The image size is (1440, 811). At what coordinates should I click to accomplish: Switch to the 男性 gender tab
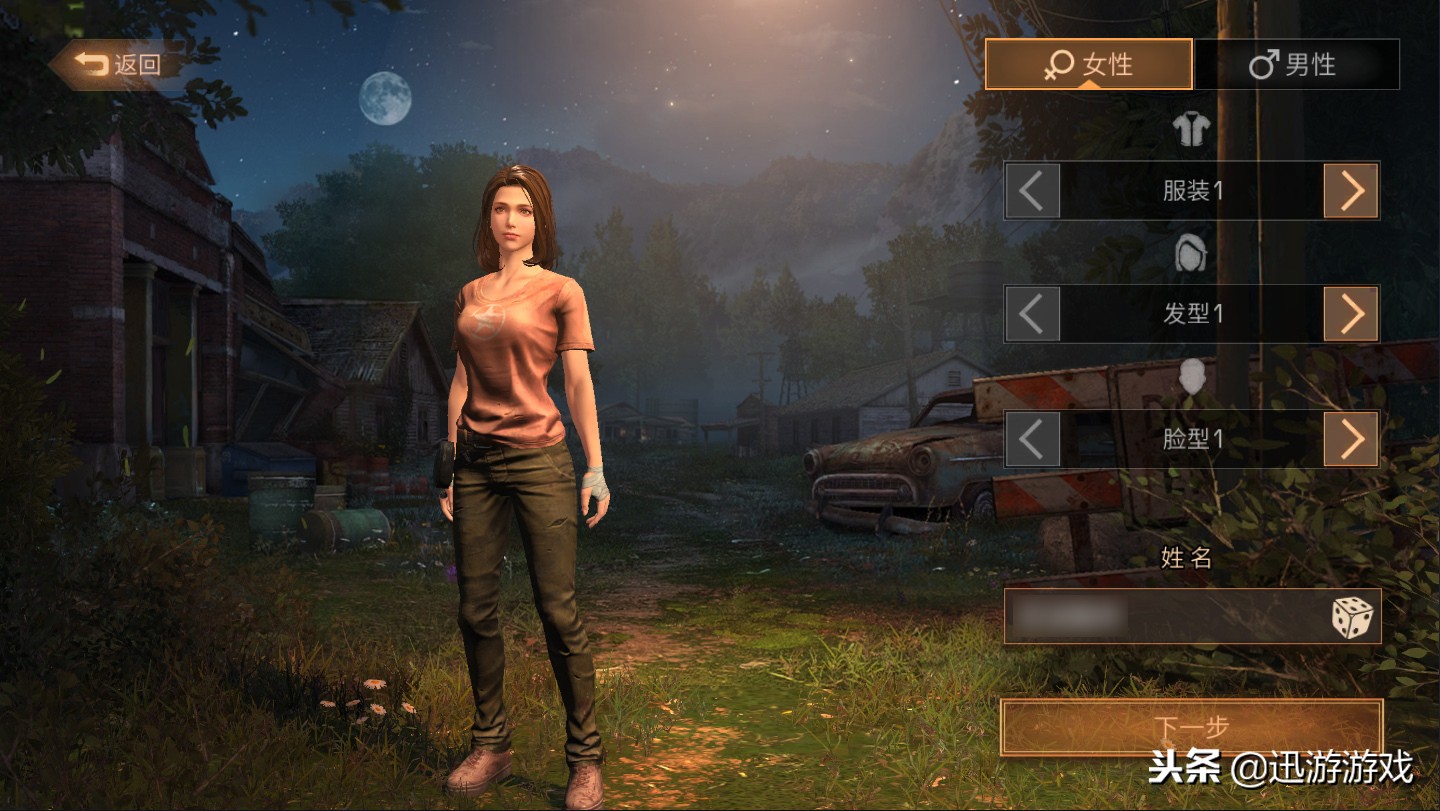(x=1294, y=65)
